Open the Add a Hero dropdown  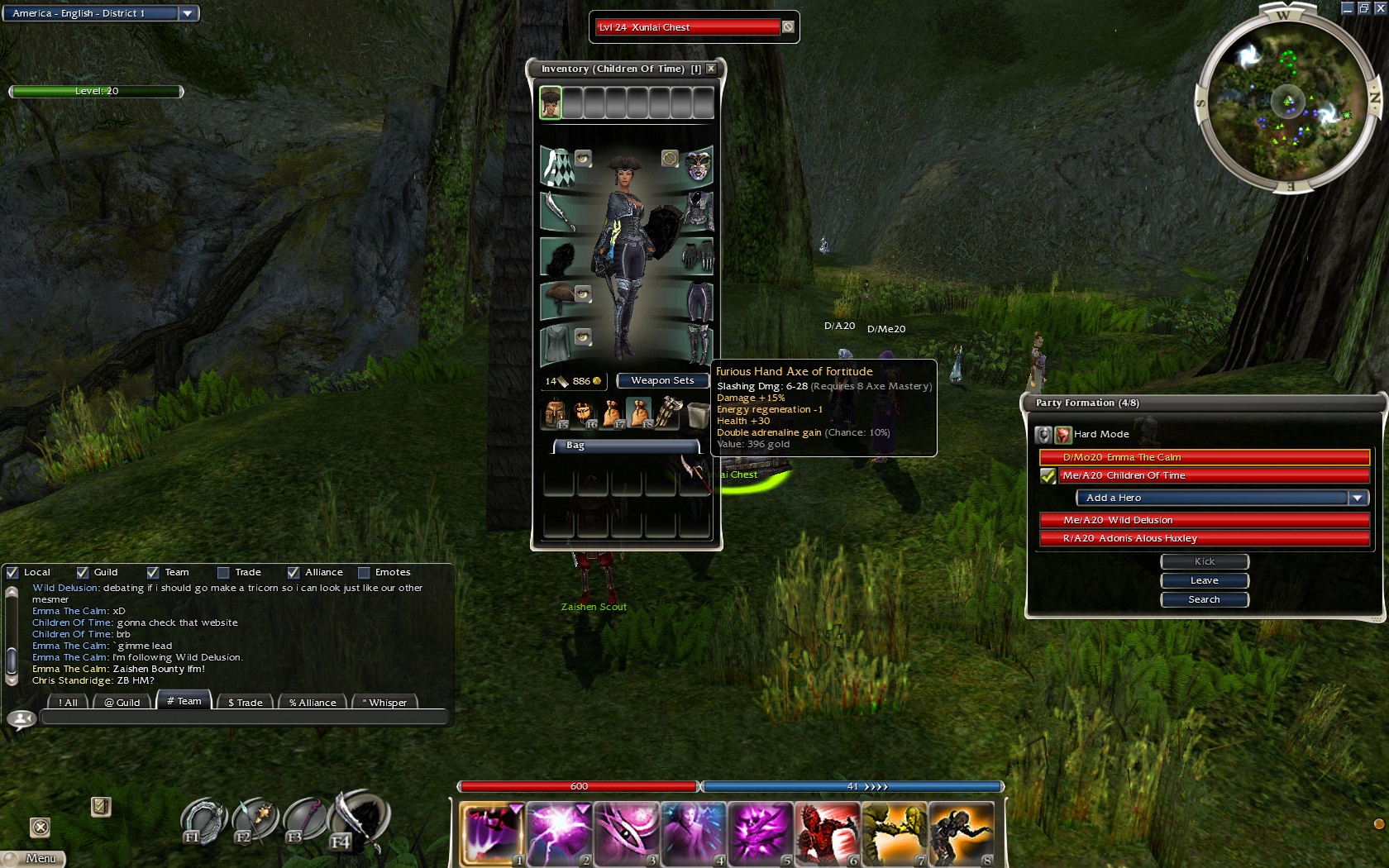click(x=1357, y=498)
